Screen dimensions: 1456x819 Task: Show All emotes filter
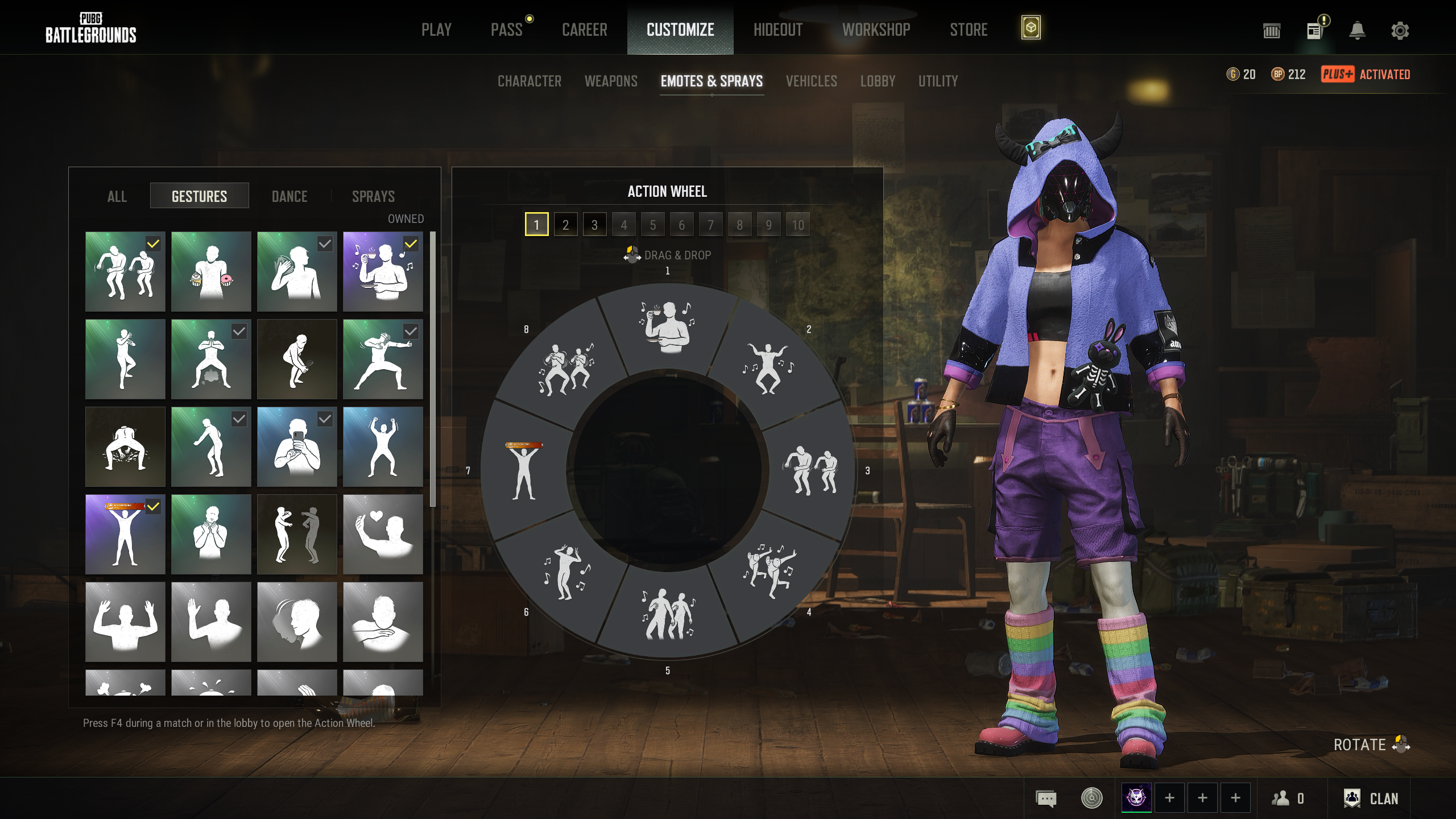coord(117,196)
